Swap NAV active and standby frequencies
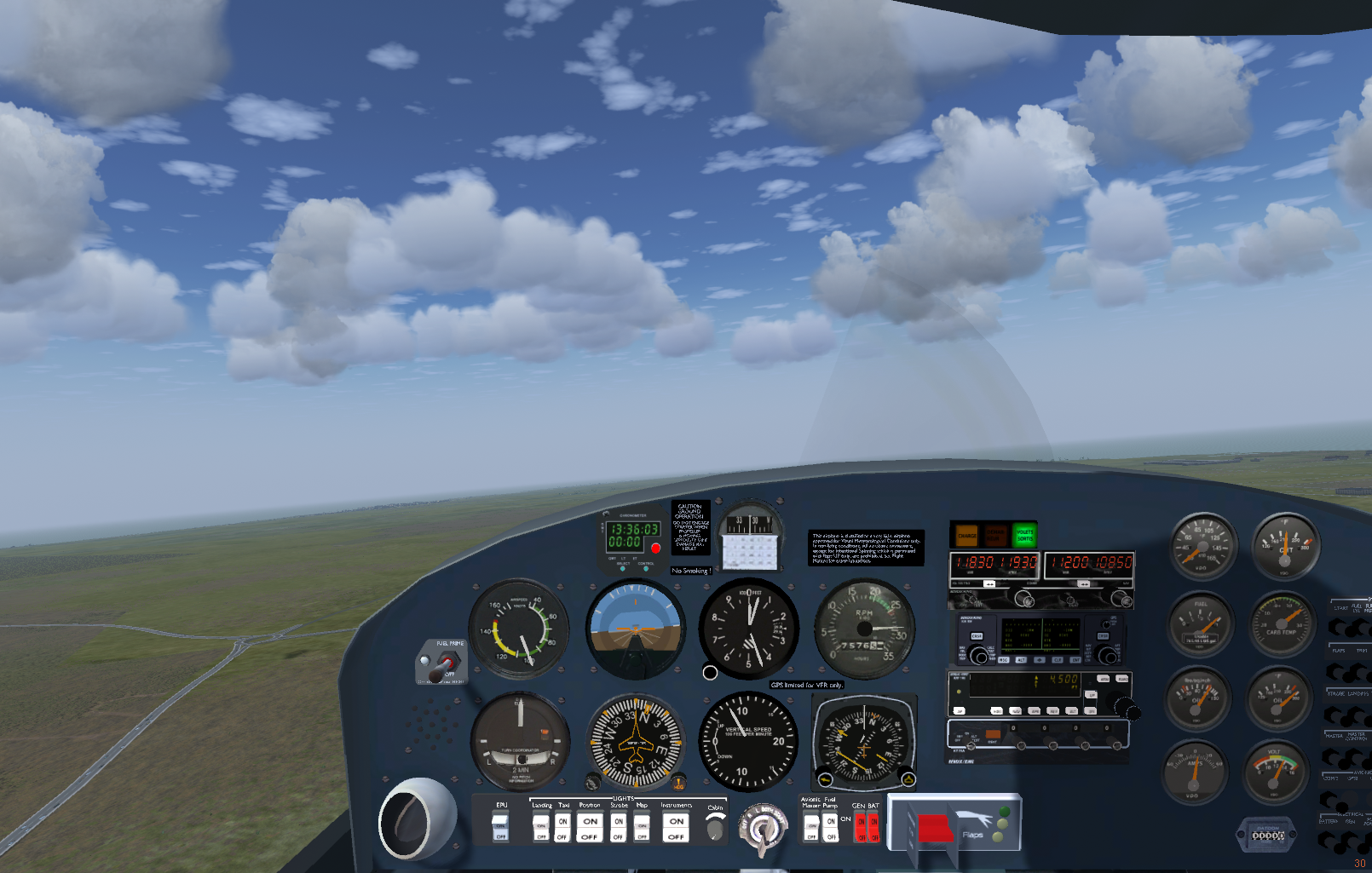Image resolution: width=1372 pixels, height=873 pixels. 1084,584
